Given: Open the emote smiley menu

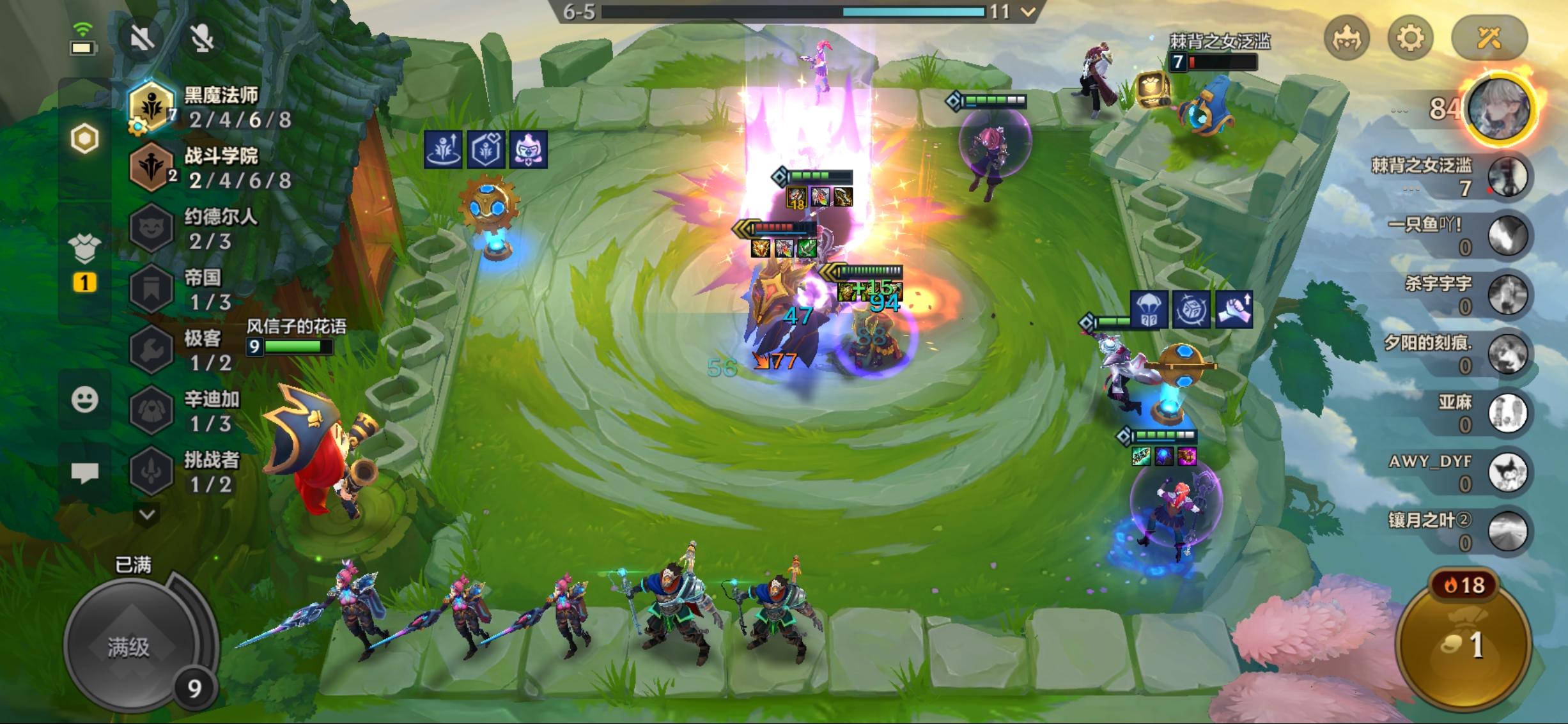Looking at the screenshot, I should (x=84, y=400).
